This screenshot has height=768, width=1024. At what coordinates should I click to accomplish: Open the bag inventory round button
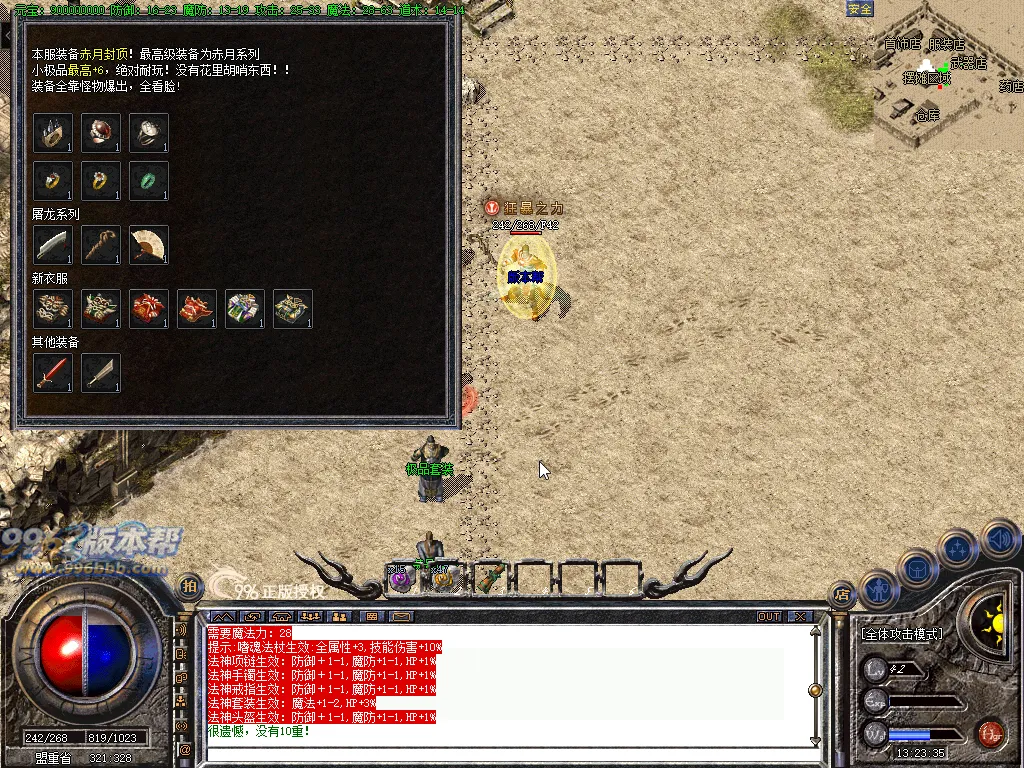pyautogui.click(x=916, y=568)
